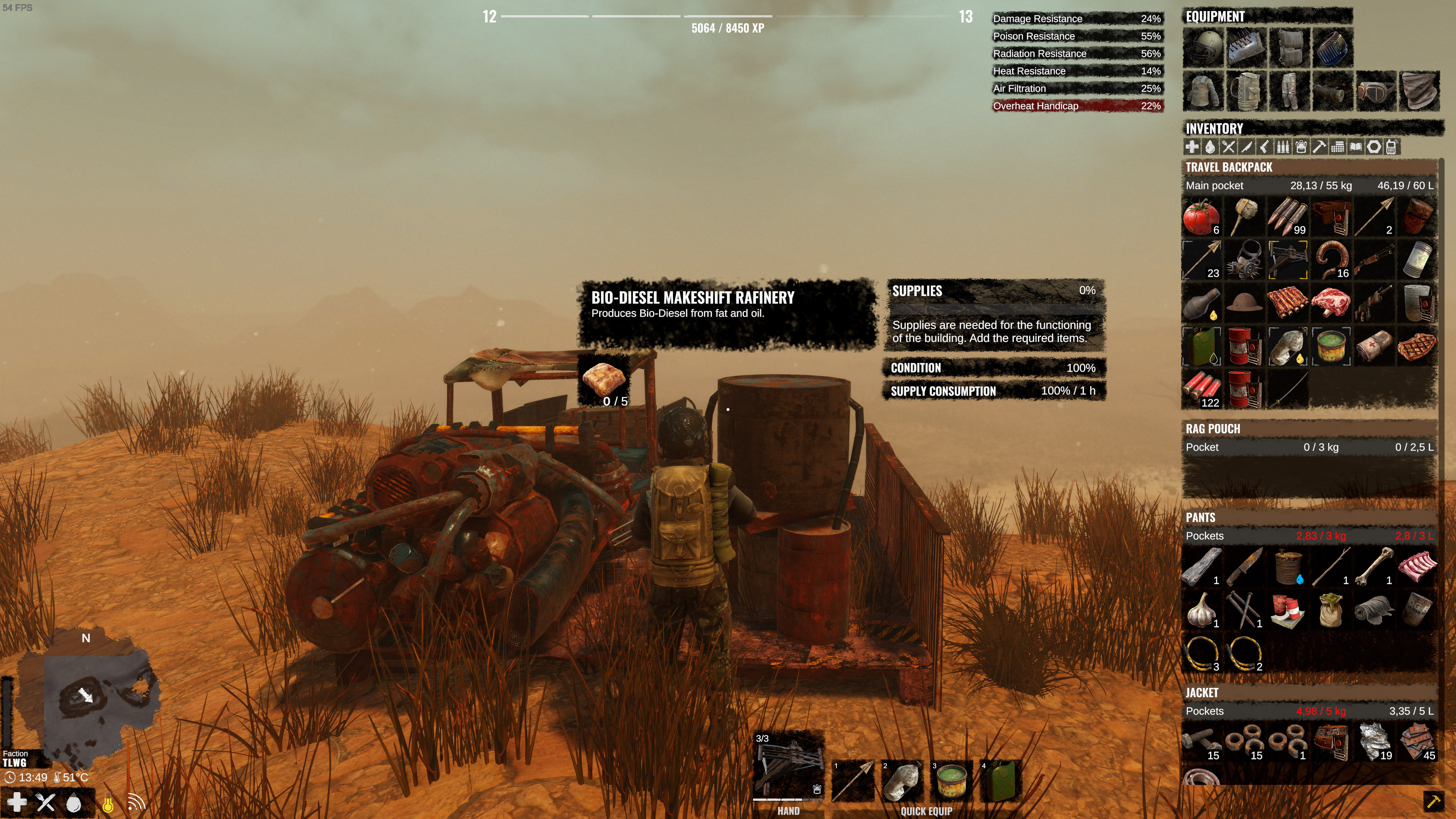Image resolution: width=1456 pixels, height=819 pixels.
Task: Select the ammunition bullets inventory filter
Action: 1283,147
